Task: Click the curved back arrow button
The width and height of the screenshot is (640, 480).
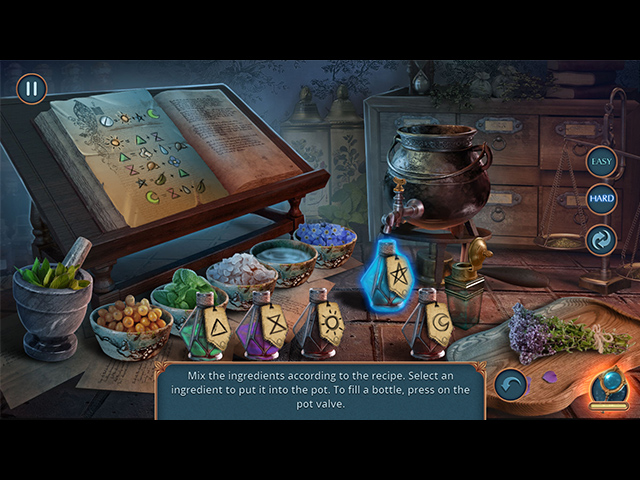Action: tap(511, 384)
